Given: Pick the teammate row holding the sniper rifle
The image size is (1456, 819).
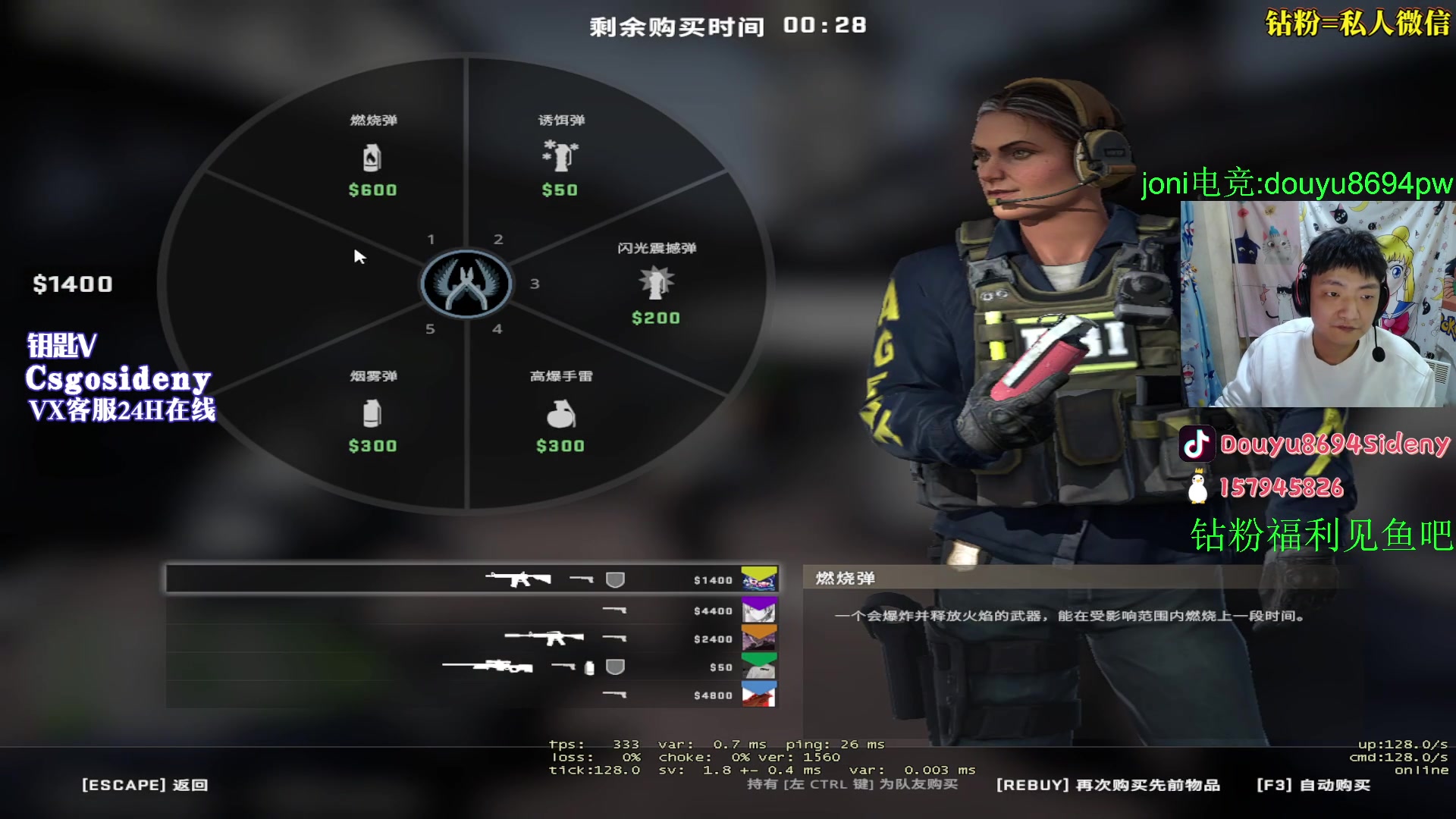Looking at the screenshot, I should tap(472, 667).
